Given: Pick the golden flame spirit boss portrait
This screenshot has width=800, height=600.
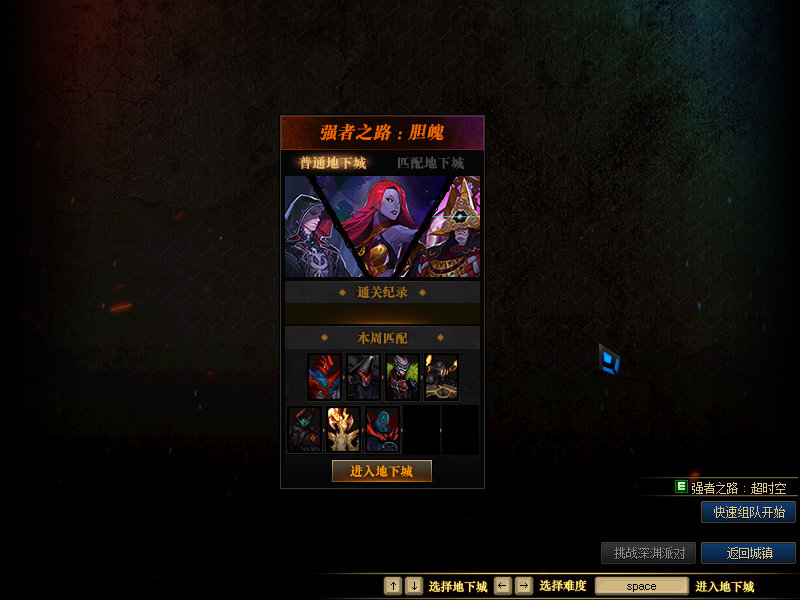Looking at the screenshot, I should coord(343,429).
